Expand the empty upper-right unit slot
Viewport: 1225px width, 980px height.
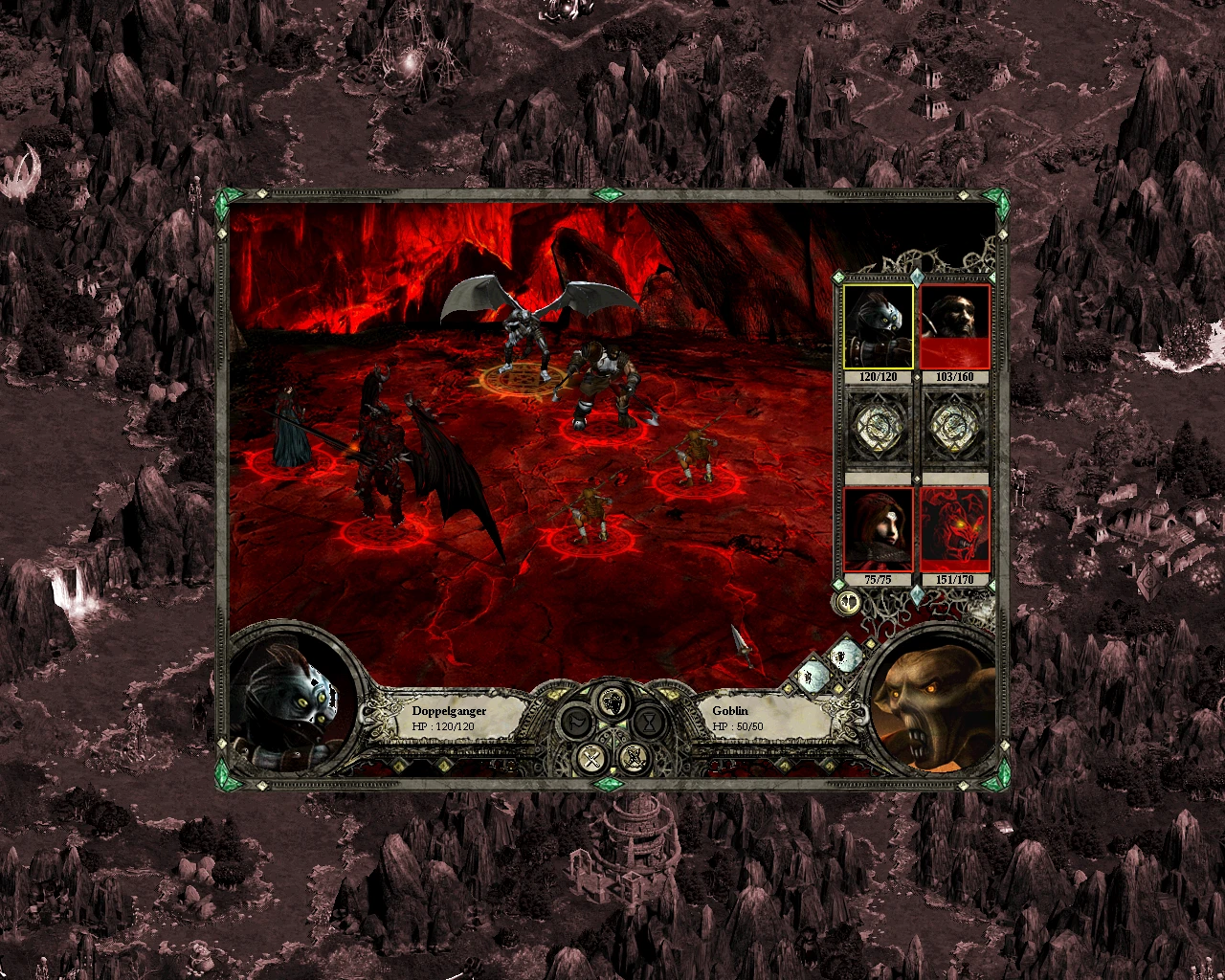[953, 427]
